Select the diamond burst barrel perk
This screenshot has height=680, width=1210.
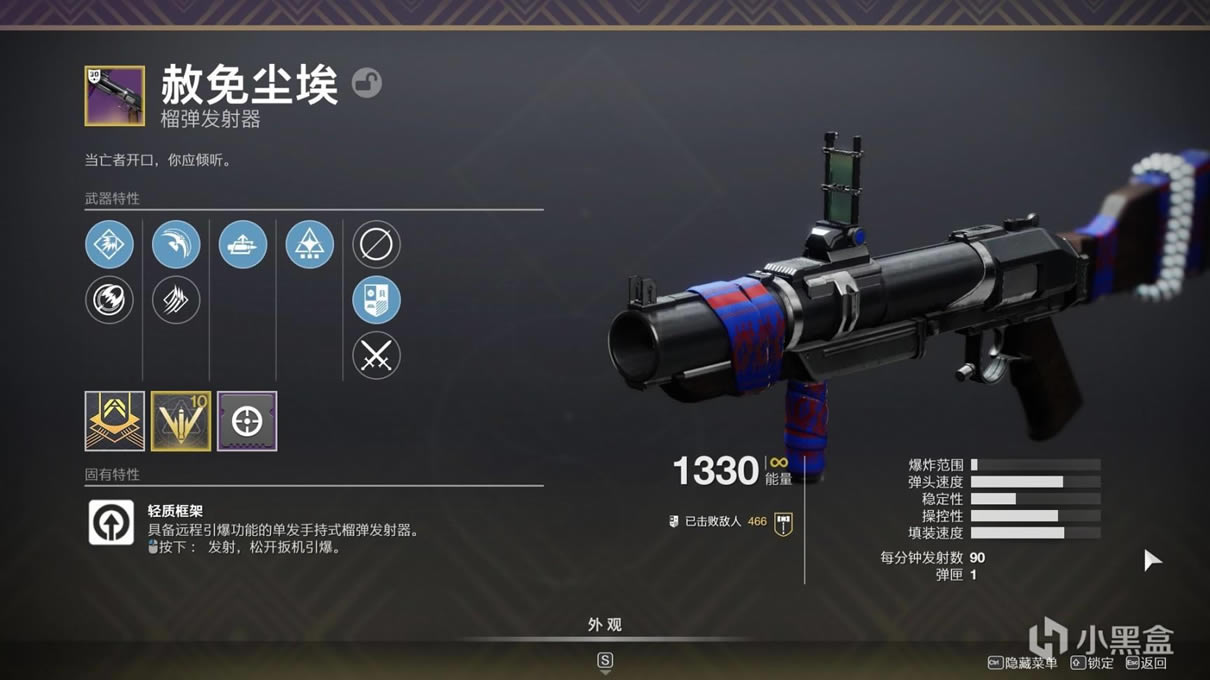(x=109, y=244)
